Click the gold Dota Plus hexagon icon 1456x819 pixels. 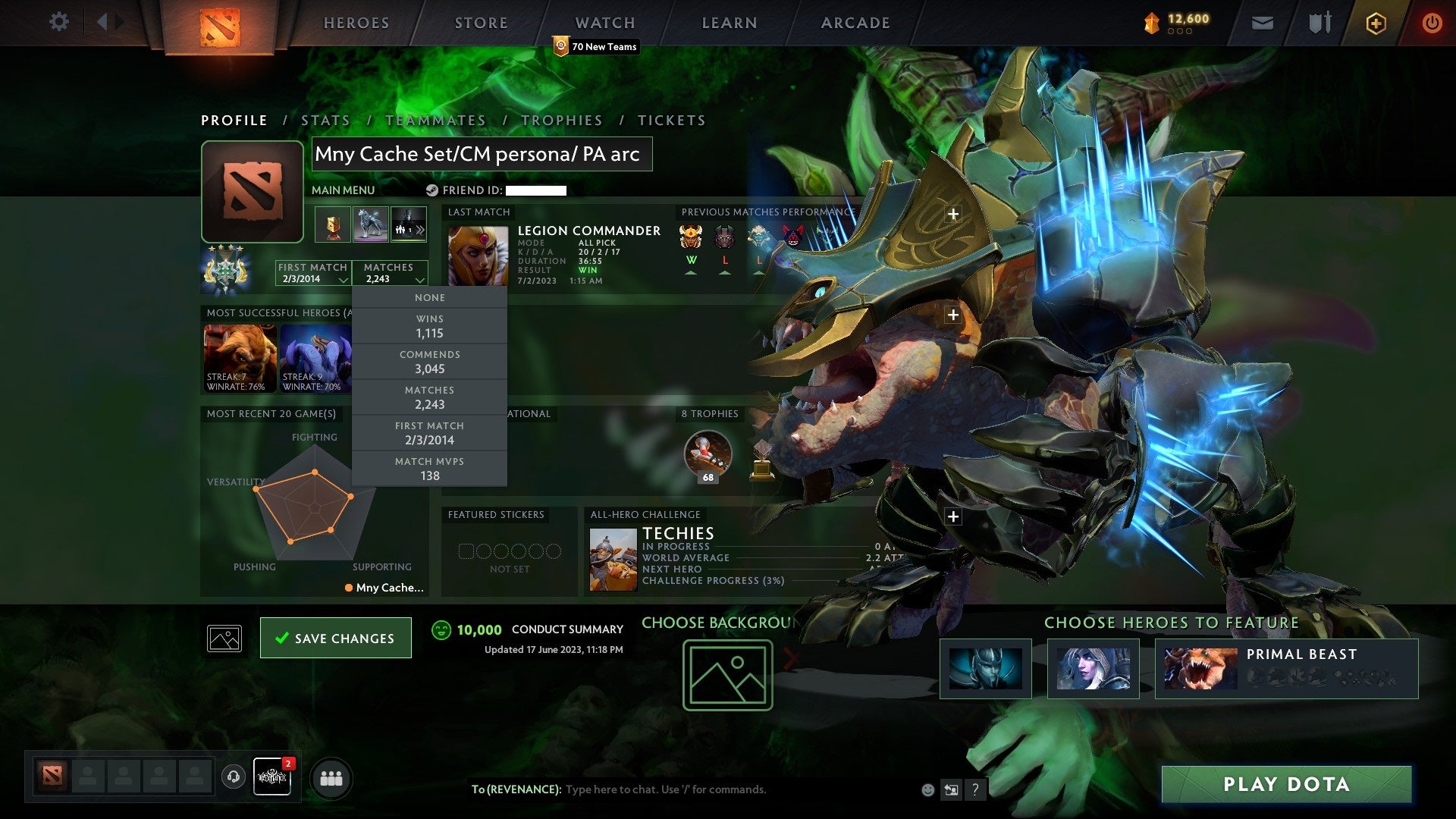1376,23
